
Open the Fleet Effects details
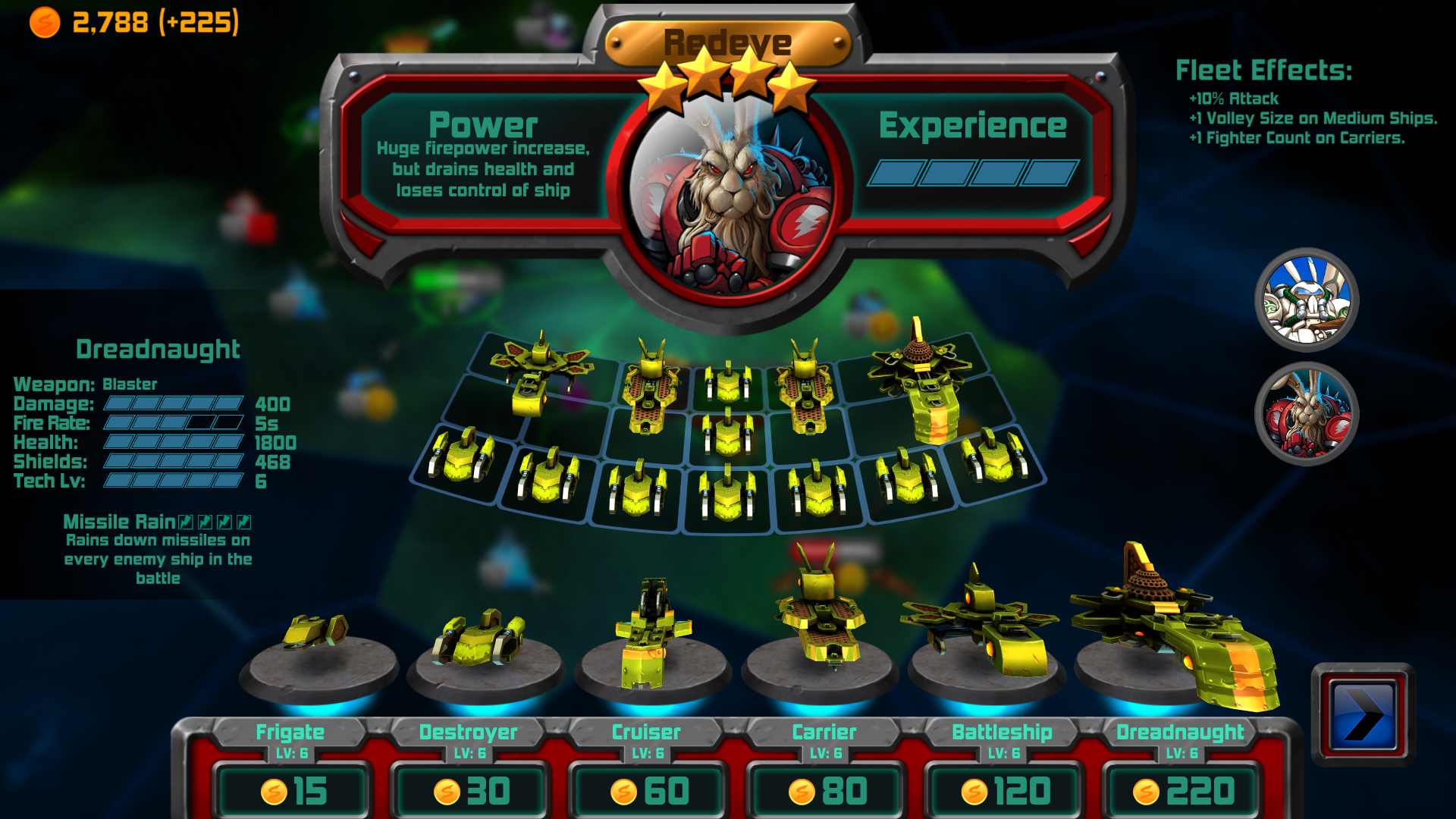tap(1263, 71)
